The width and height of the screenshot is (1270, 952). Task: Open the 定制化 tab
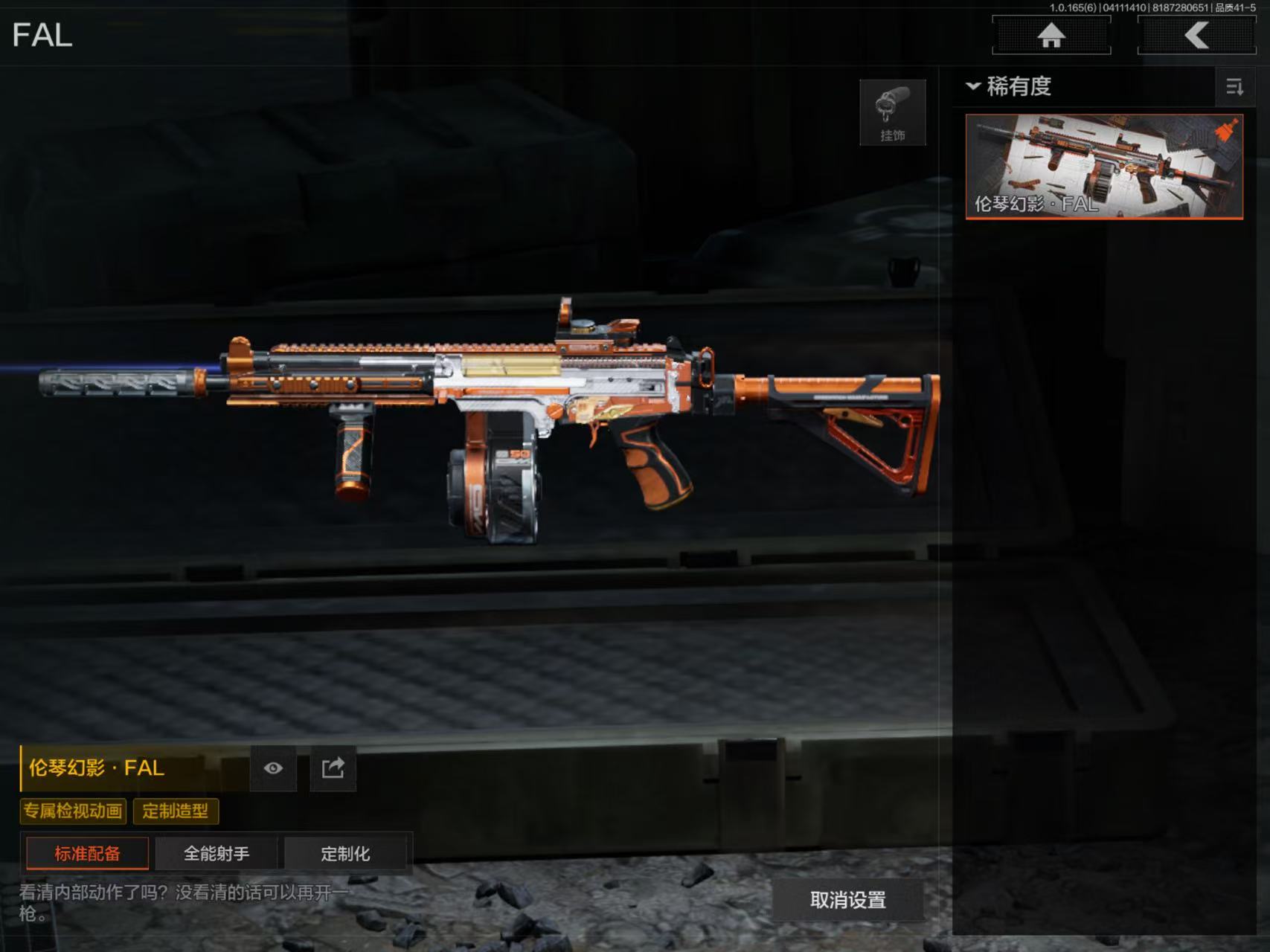(x=345, y=853)
